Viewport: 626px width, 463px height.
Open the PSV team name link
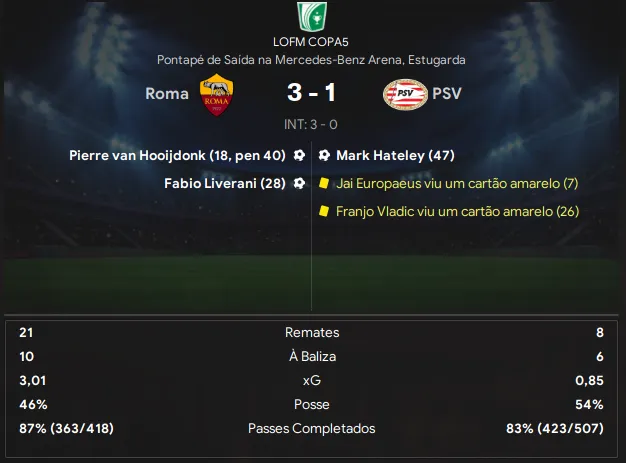click(x=447, y=95)
